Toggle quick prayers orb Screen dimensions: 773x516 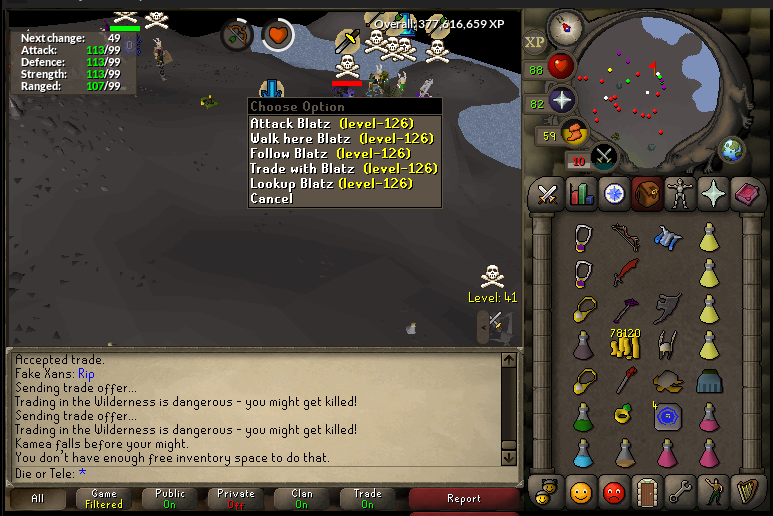(561, 100)
